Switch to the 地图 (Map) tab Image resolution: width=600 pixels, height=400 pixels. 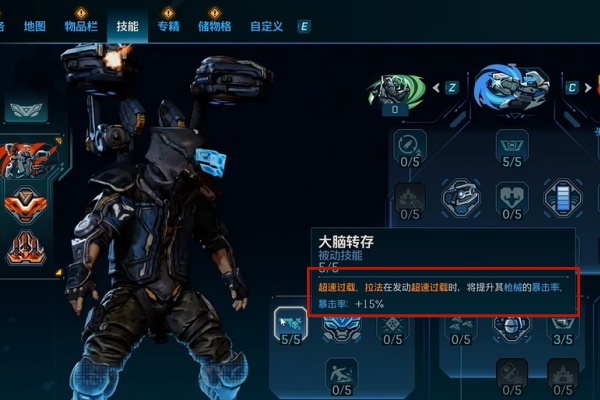click(35, 26)
